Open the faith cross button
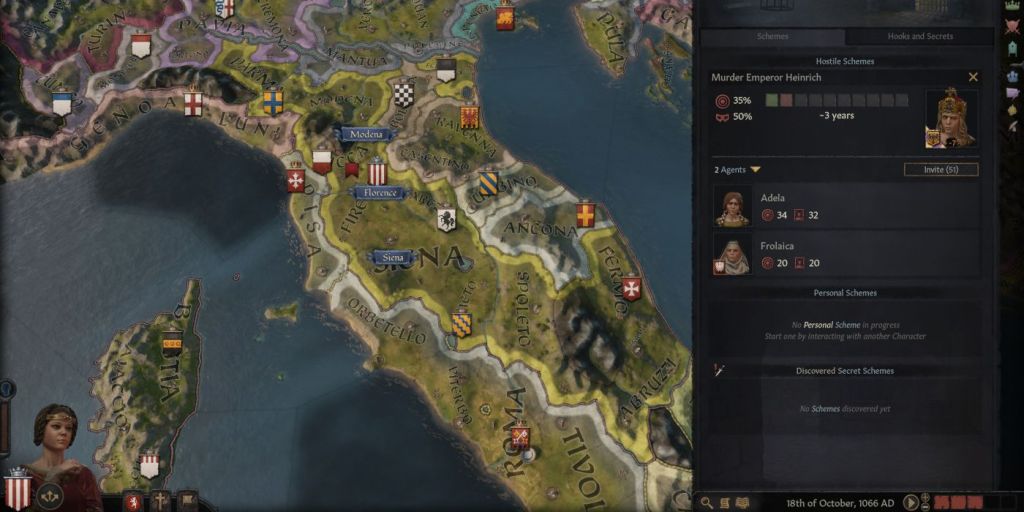The width and height of the screenshot is (1024, 512). pos(159,499)
